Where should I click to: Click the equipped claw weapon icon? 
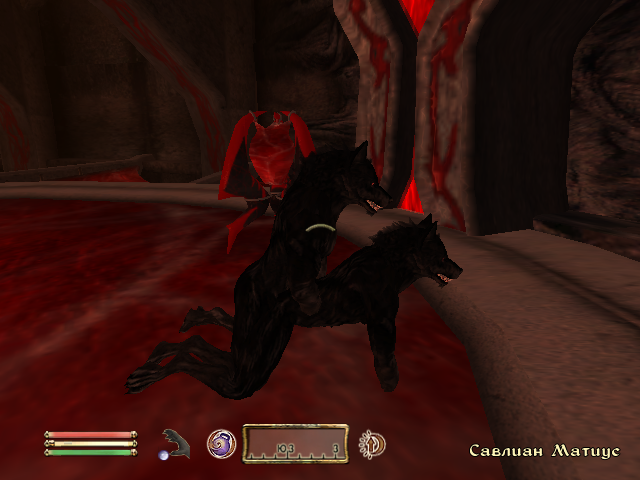pos(176,443)
